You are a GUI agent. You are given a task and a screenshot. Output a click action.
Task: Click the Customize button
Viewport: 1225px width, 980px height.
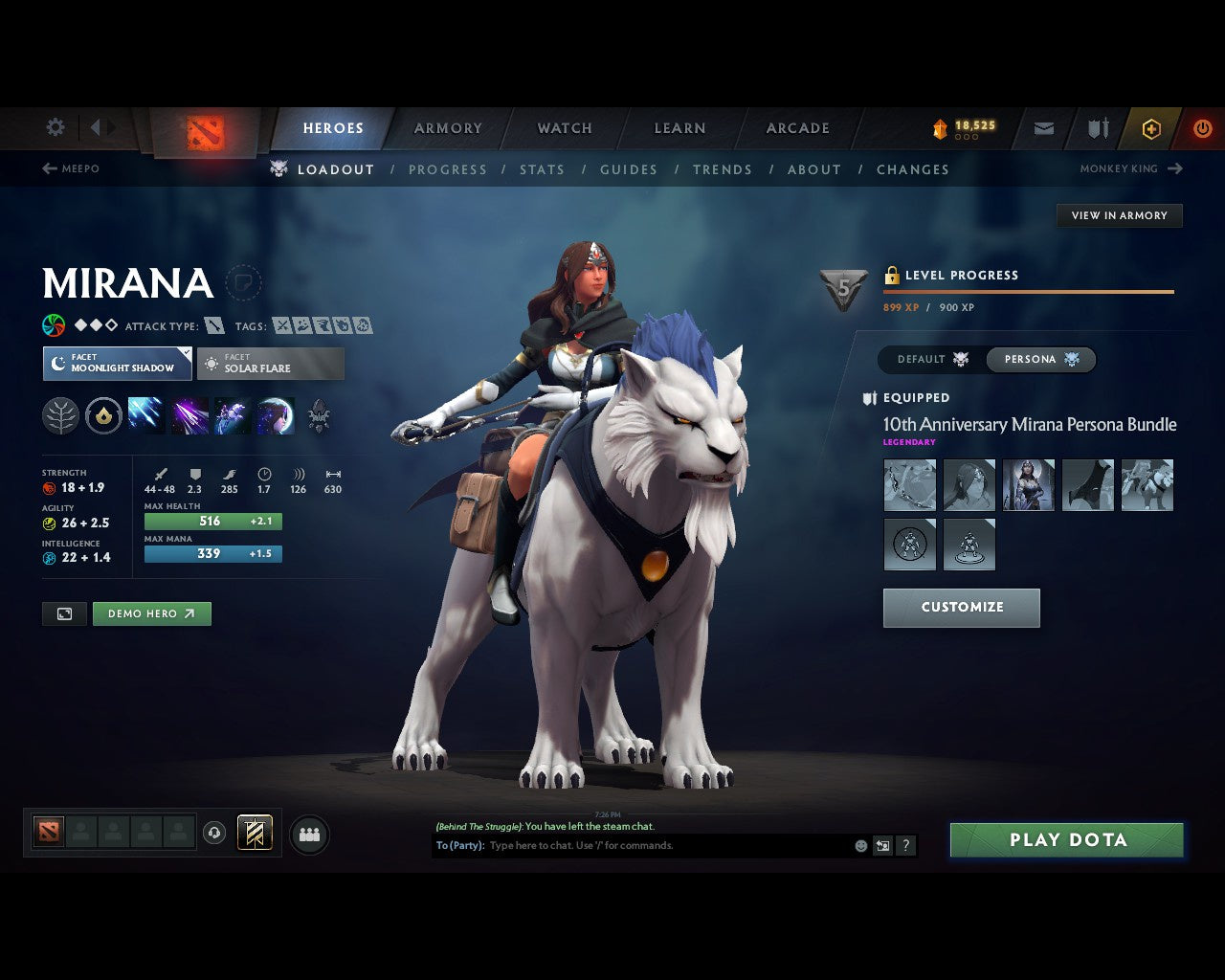click(x=961, y=607)
